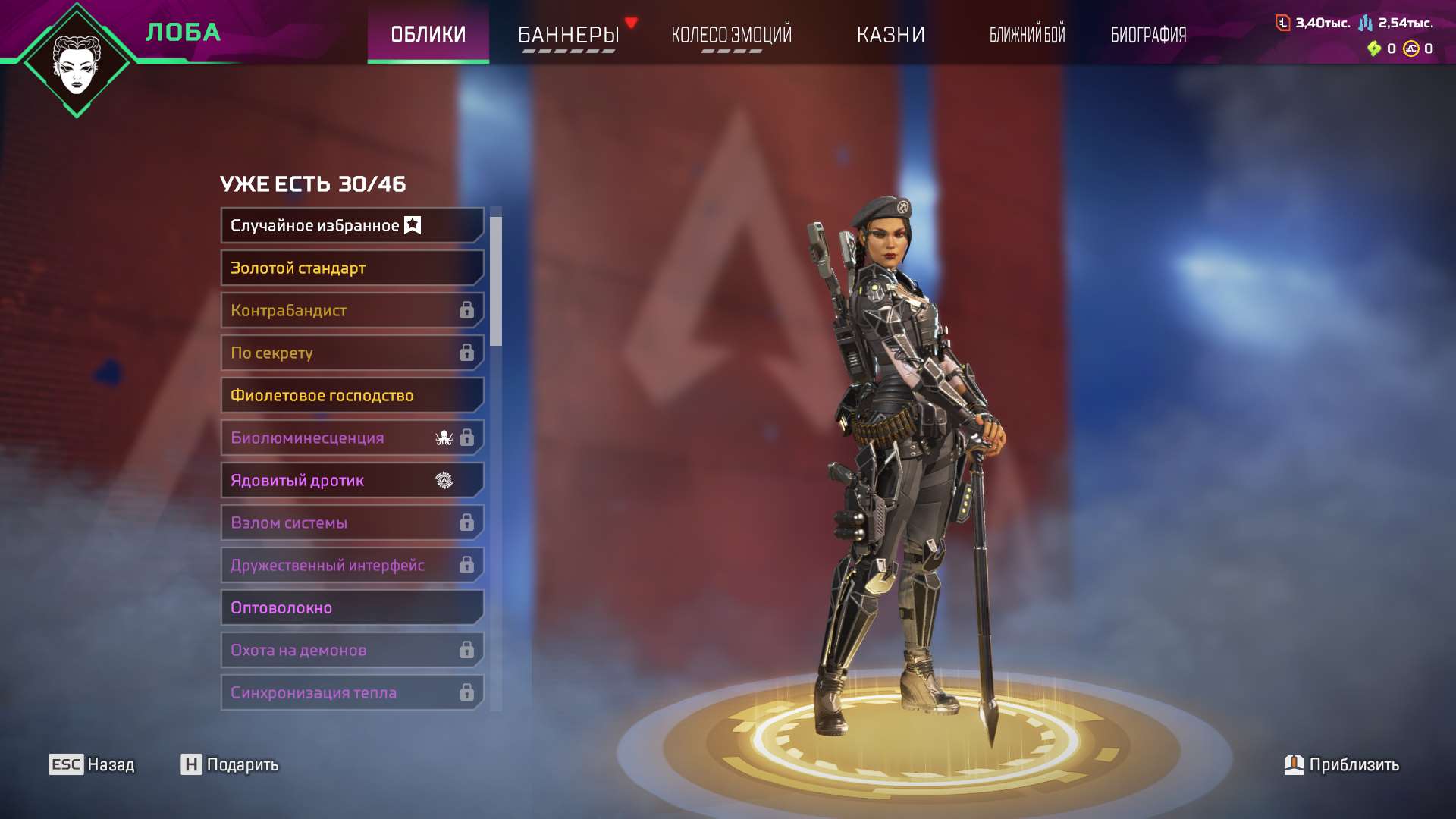Toggle random favorite with Случайное избранное star

pyautogui.click(x=412, y=224)
